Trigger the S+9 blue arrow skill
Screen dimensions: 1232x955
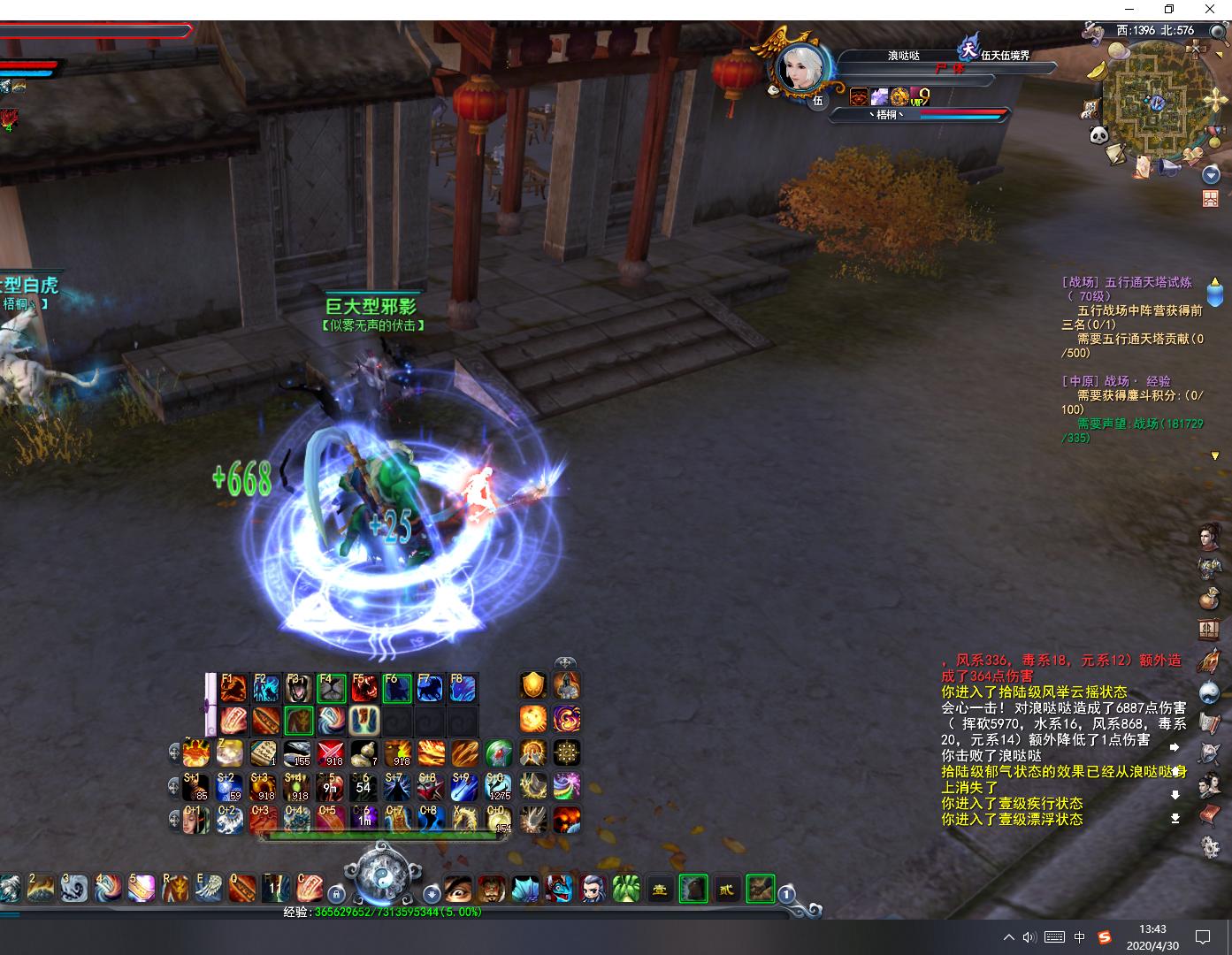pyautogui.click(x=463, y=786)
